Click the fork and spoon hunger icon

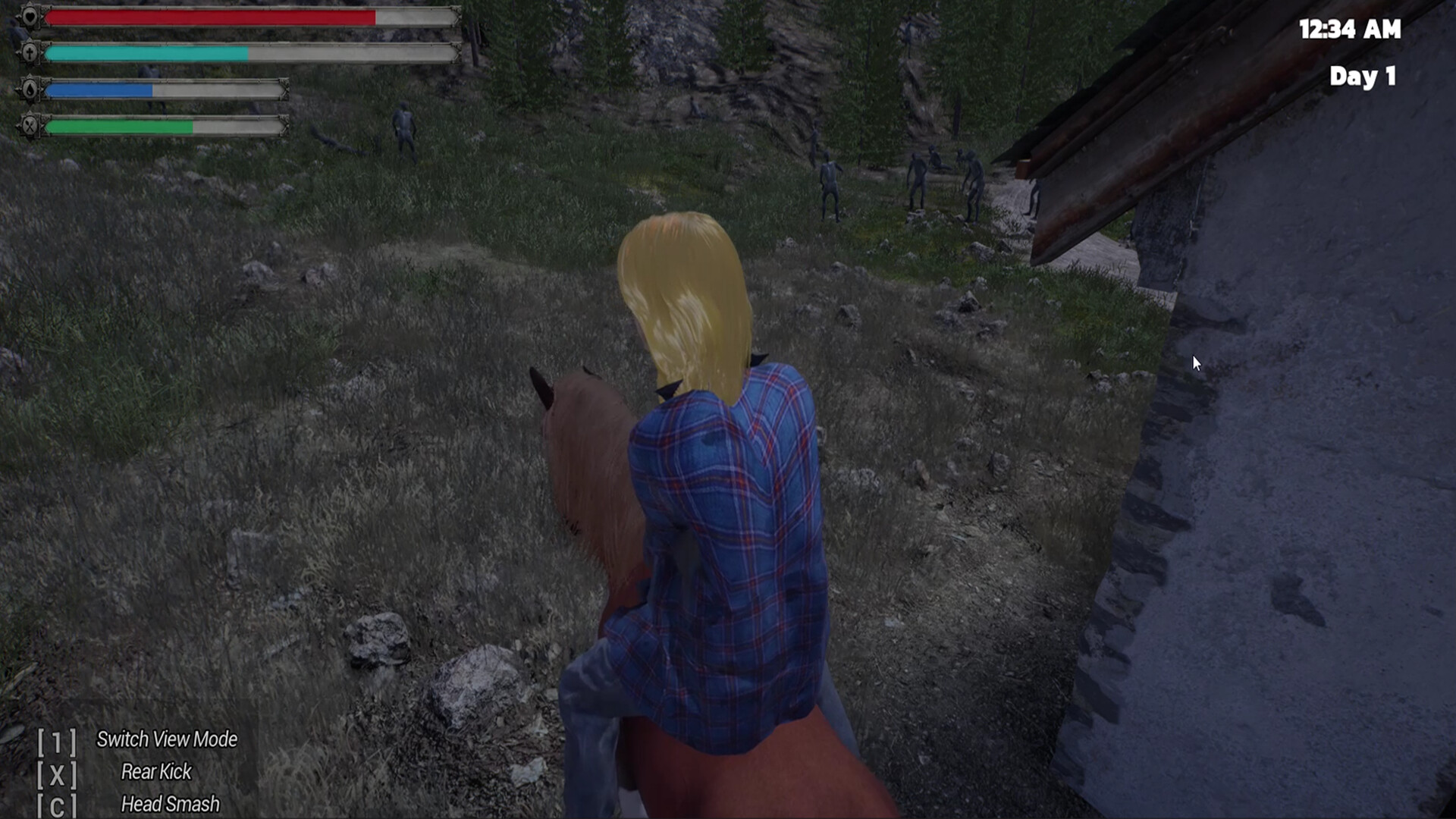coord(29,127)
